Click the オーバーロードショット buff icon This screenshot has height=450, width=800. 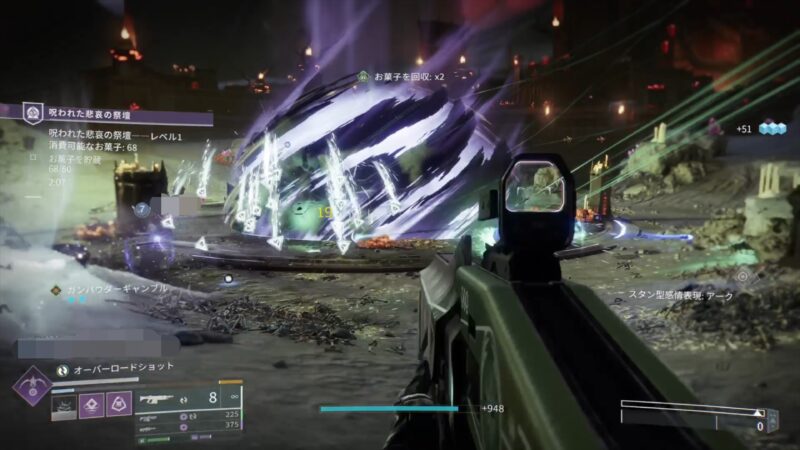point(62,368)
